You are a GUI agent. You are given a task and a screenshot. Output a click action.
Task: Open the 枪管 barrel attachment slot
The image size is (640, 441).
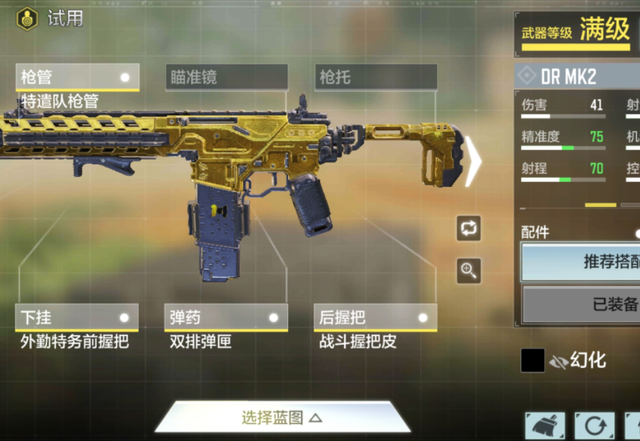pyautogui.click(x=78, y=77)
